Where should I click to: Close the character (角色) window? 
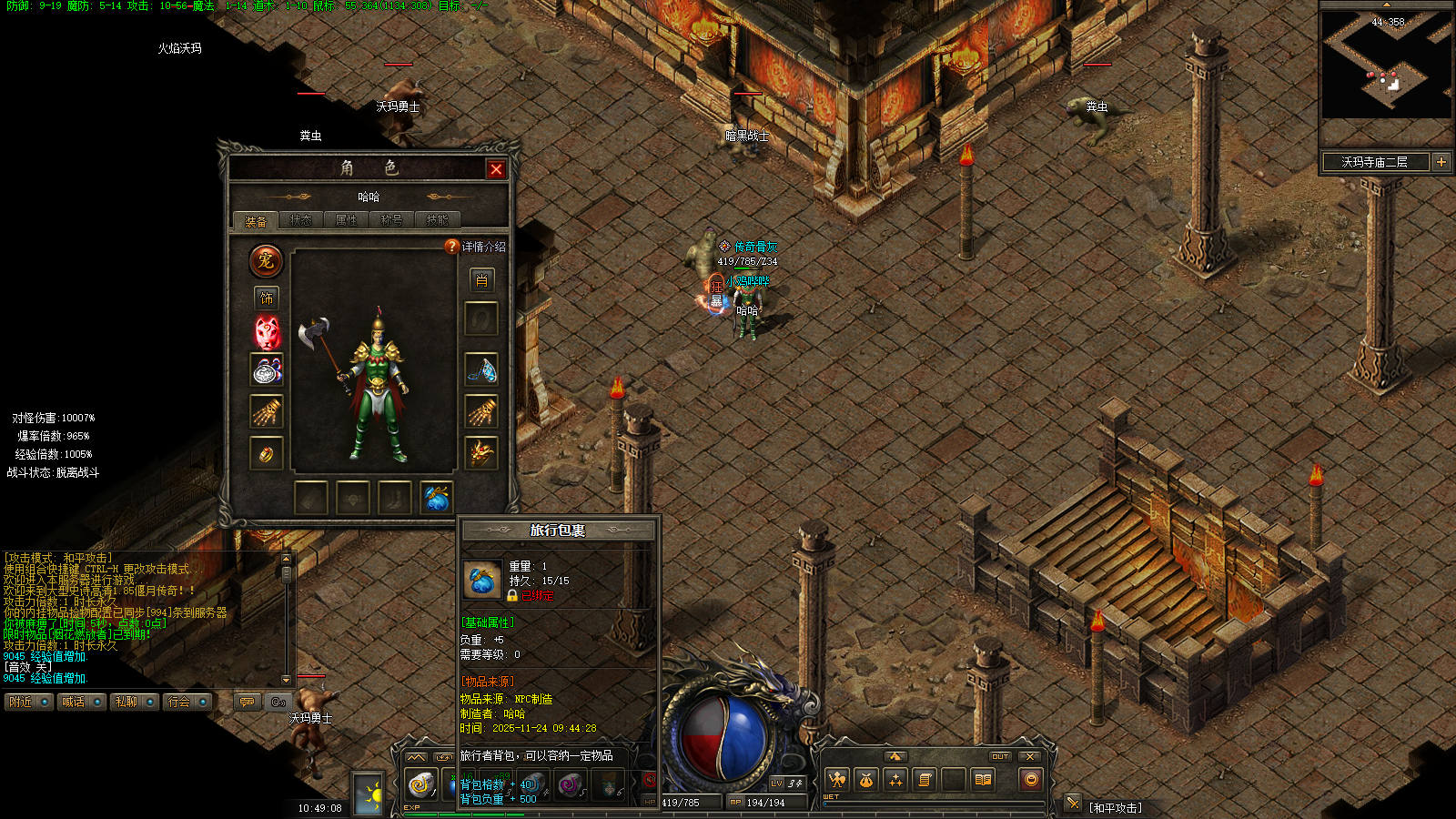click(496, 169)
